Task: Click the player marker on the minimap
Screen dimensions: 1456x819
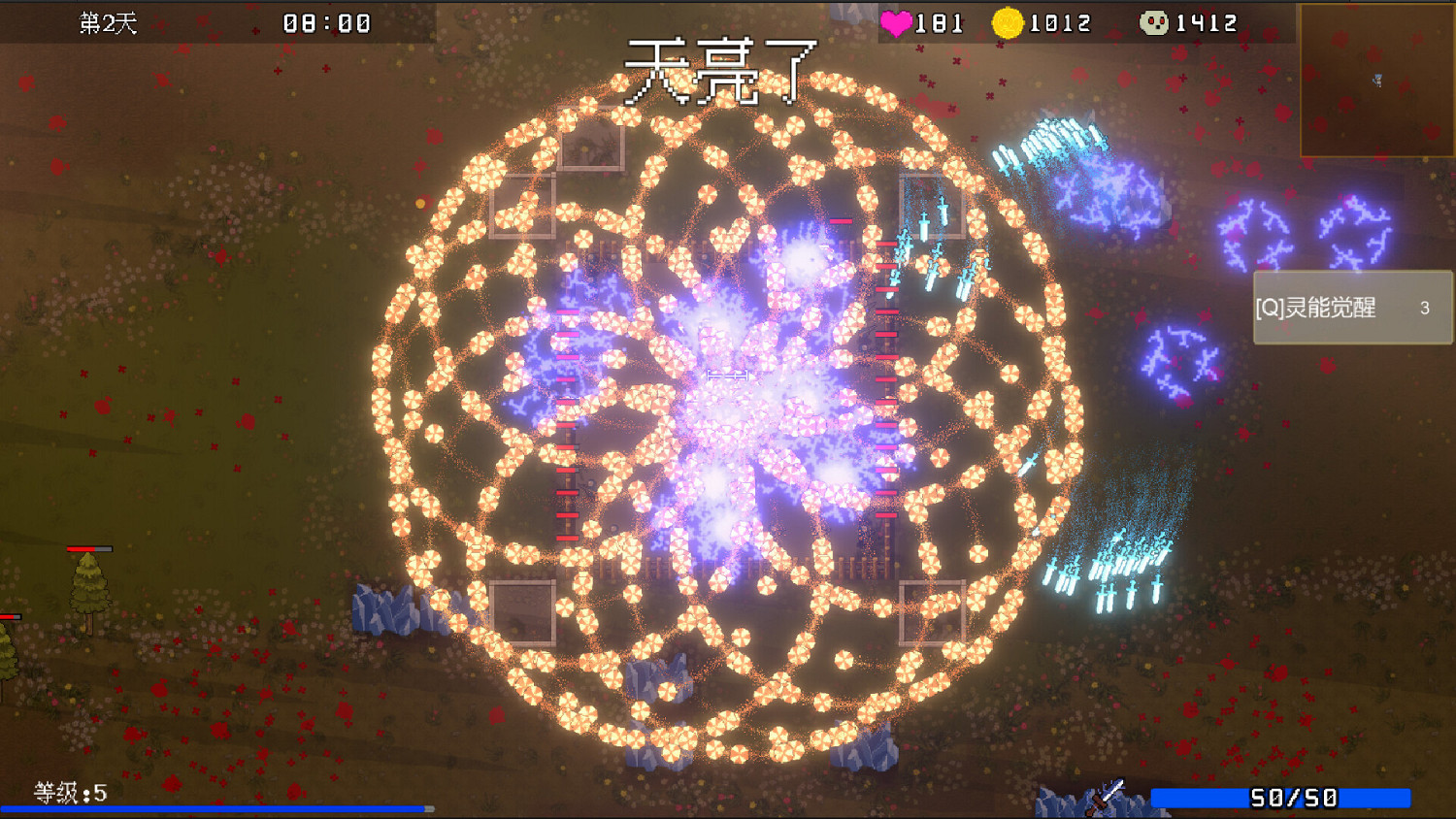Action: [x=1376, y=78]
